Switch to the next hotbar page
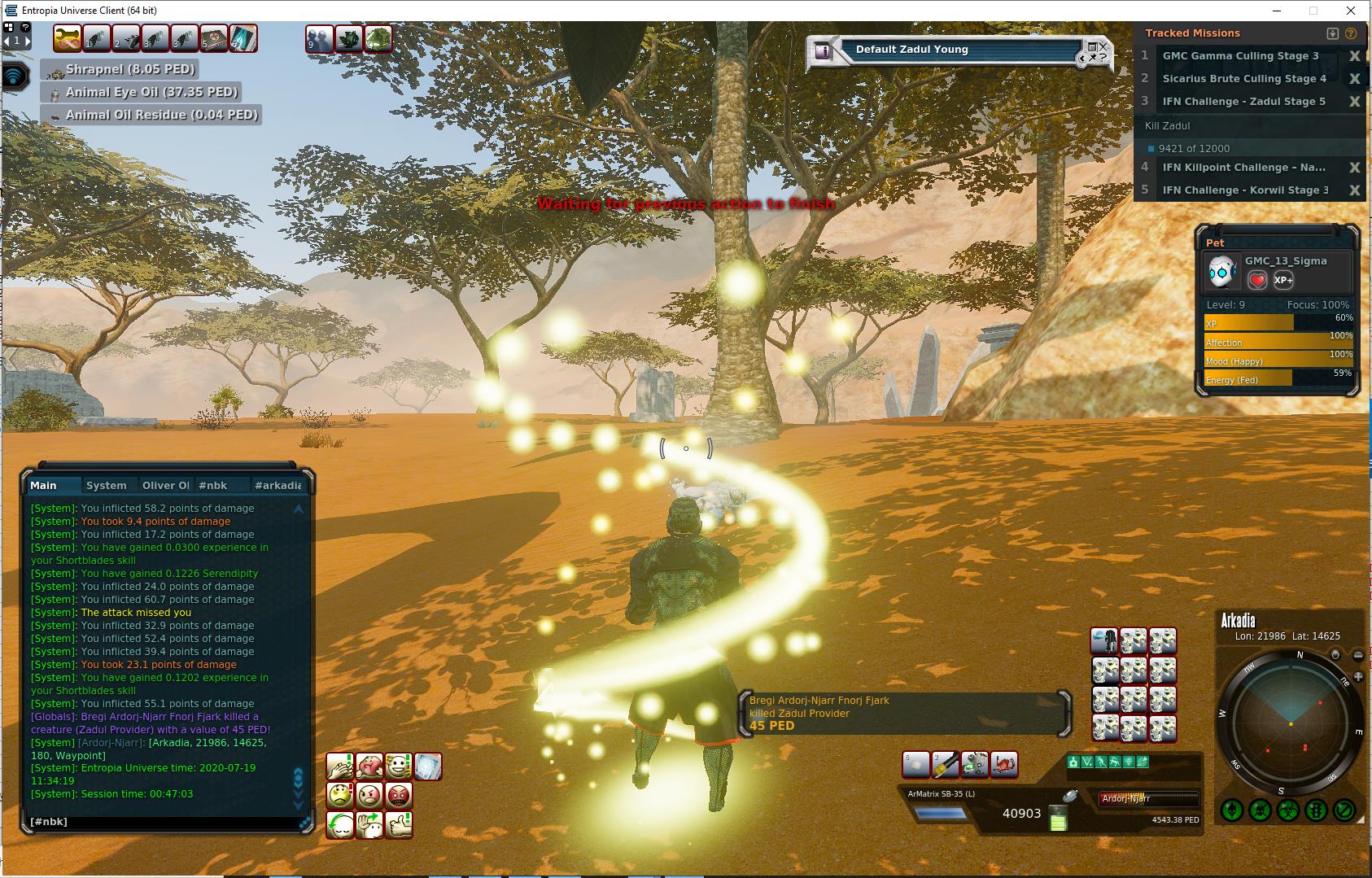 pos(27,40)
